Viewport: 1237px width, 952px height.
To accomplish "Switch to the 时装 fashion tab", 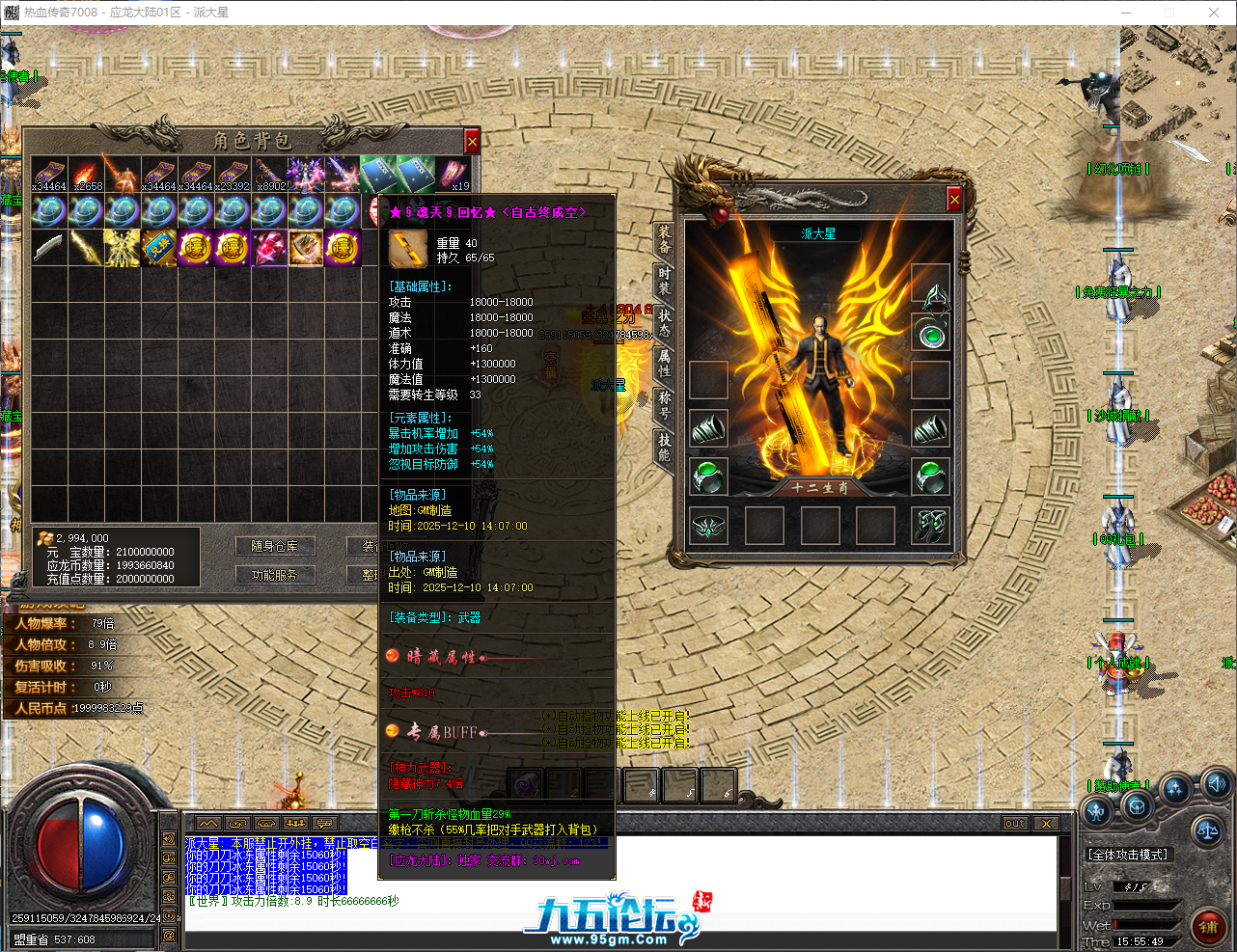I will point(664,281).
